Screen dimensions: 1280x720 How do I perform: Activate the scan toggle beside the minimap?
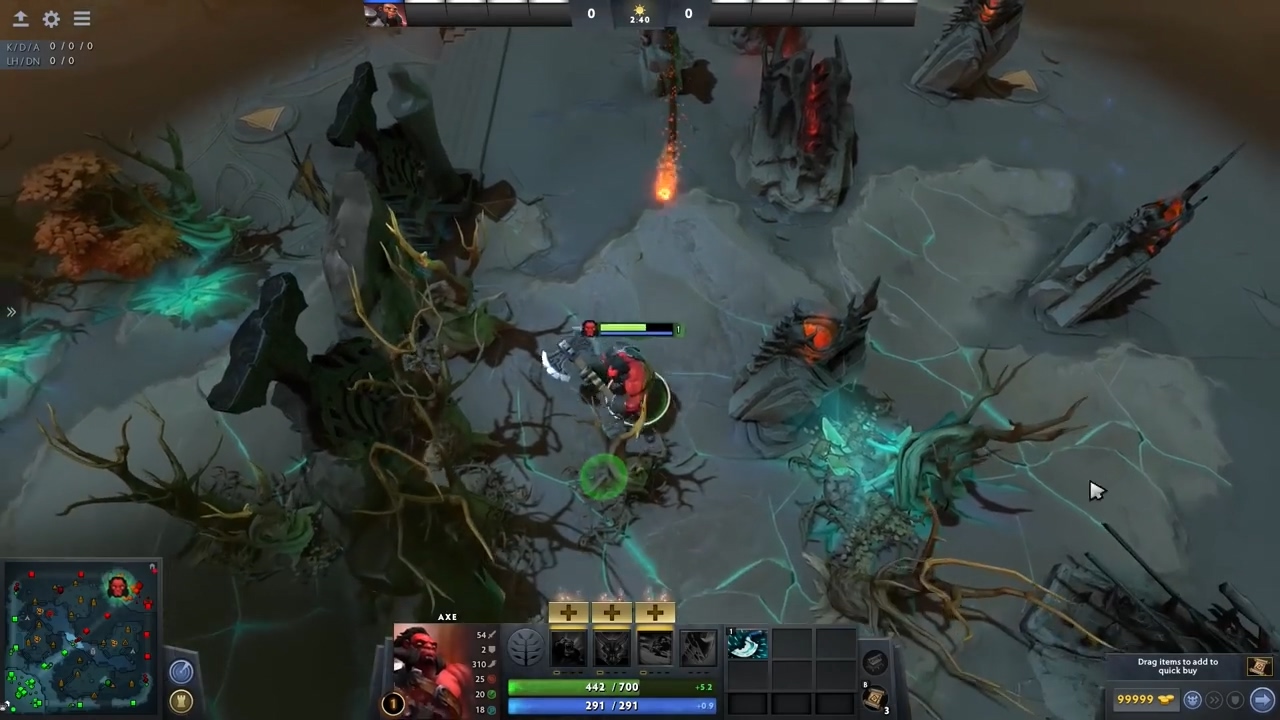pyautogui.click(x=181, y=671)
